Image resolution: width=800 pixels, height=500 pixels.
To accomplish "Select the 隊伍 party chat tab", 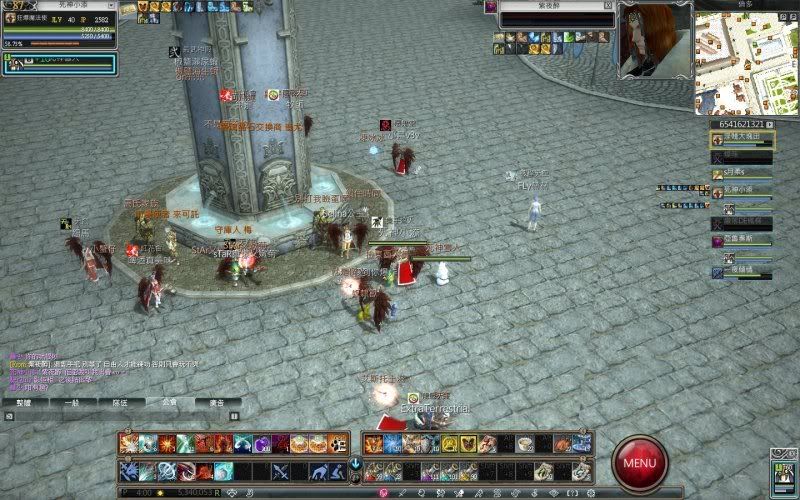I will click(118, 402).
